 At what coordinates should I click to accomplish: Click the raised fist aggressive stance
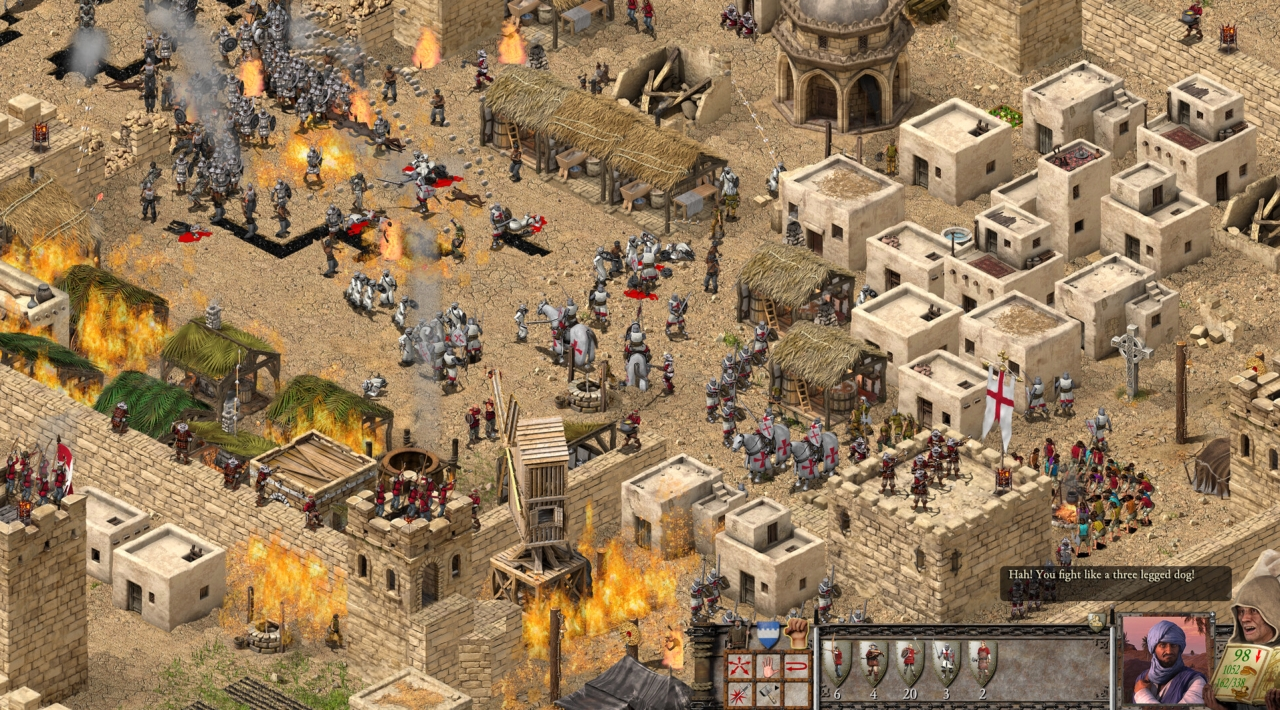point(797,633)
